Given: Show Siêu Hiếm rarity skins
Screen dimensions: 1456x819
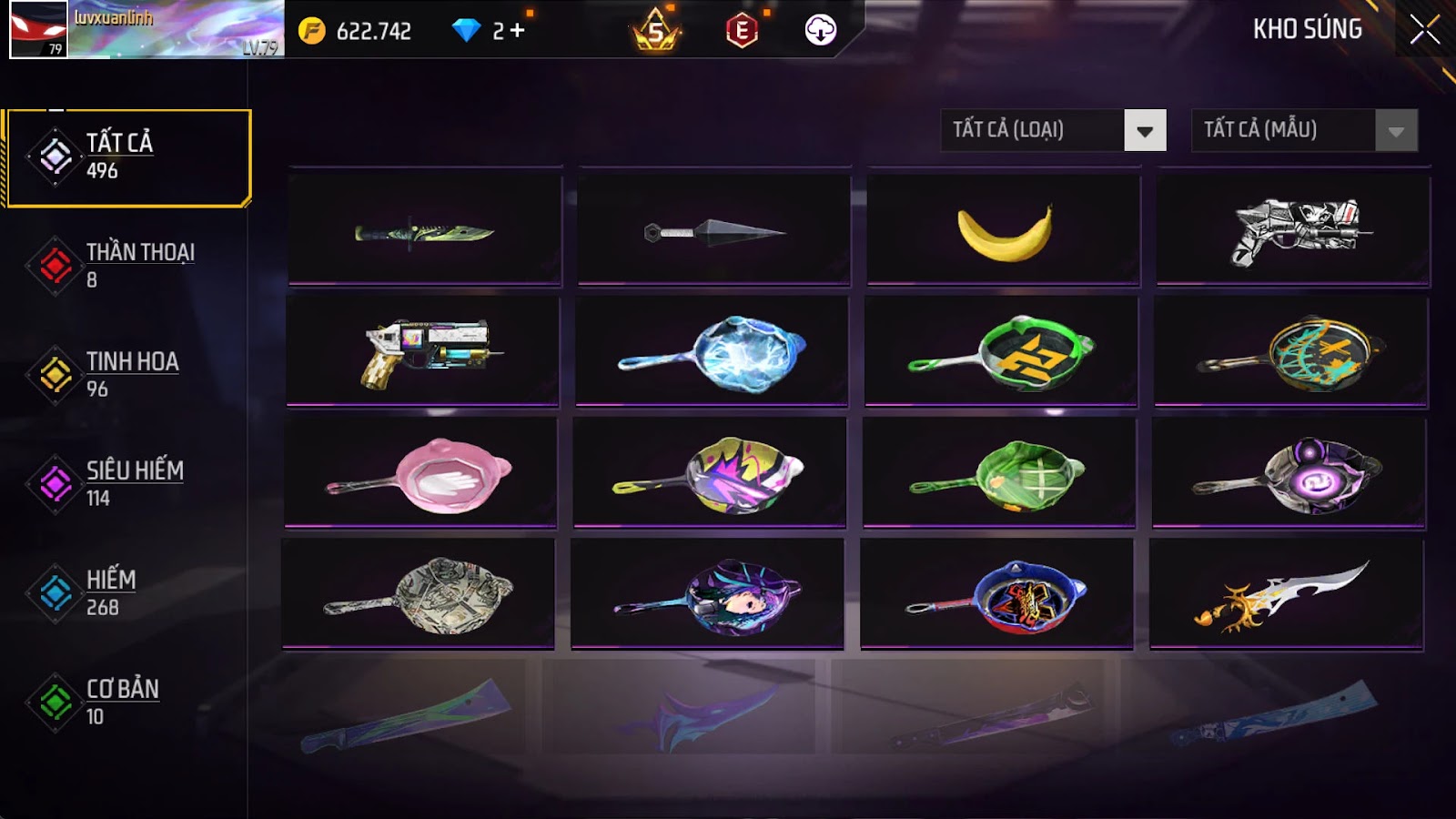Looking at the screenshot, I should (x=127, y=484).
